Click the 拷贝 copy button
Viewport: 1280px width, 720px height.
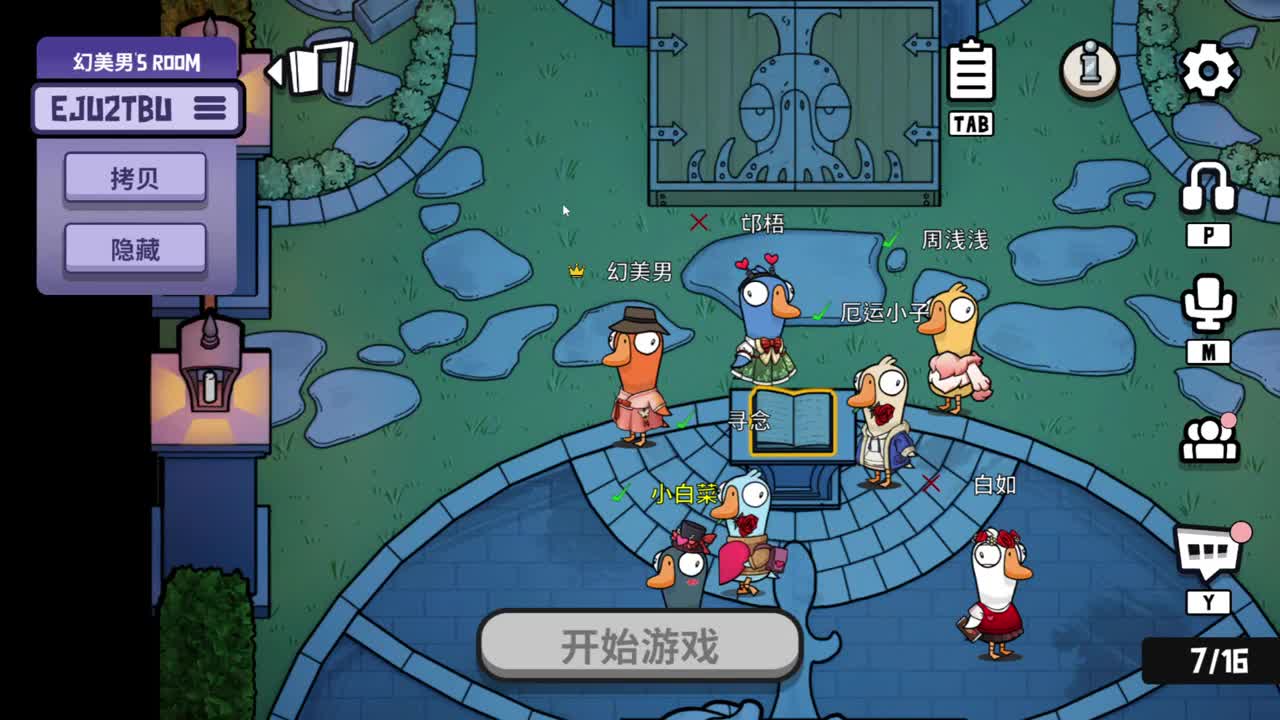coord(136,175)
